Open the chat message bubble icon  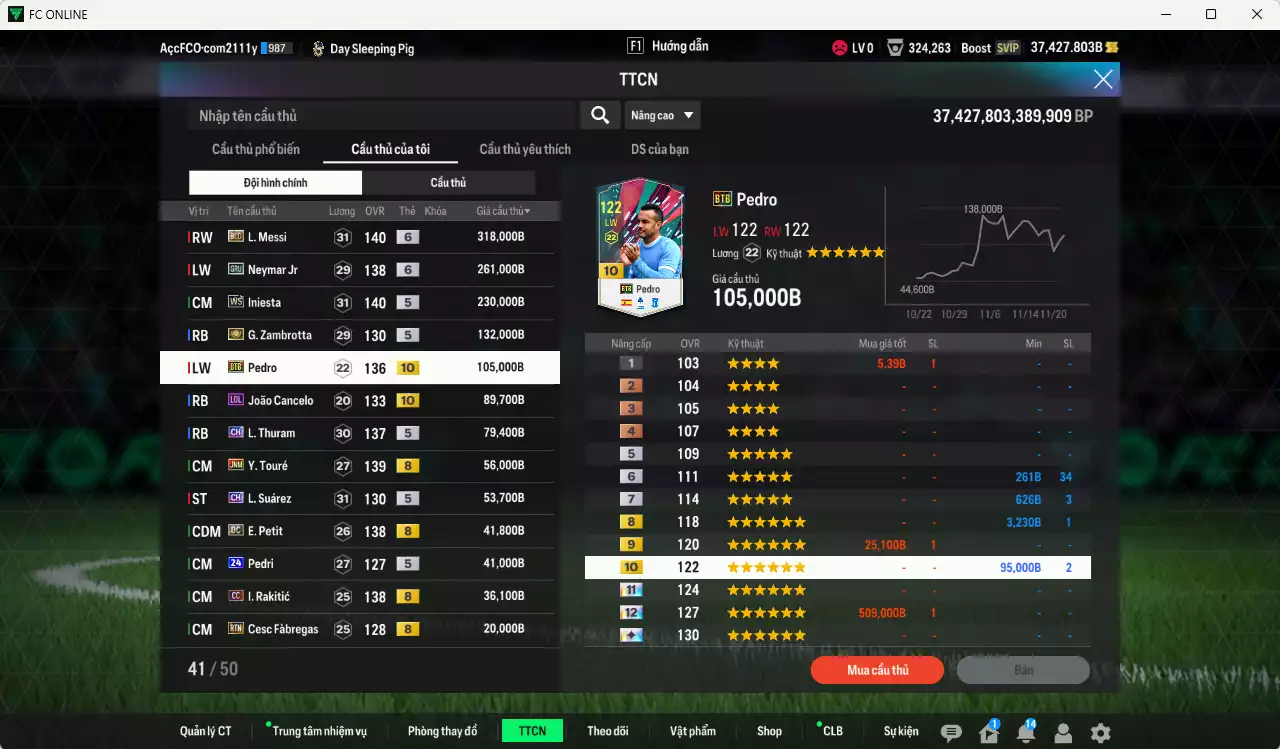click(x=951, y=732)
